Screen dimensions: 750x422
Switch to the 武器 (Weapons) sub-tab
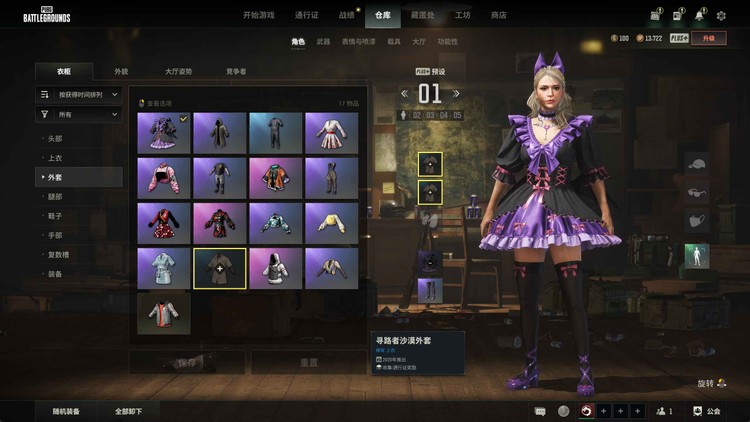pos(323,42)
